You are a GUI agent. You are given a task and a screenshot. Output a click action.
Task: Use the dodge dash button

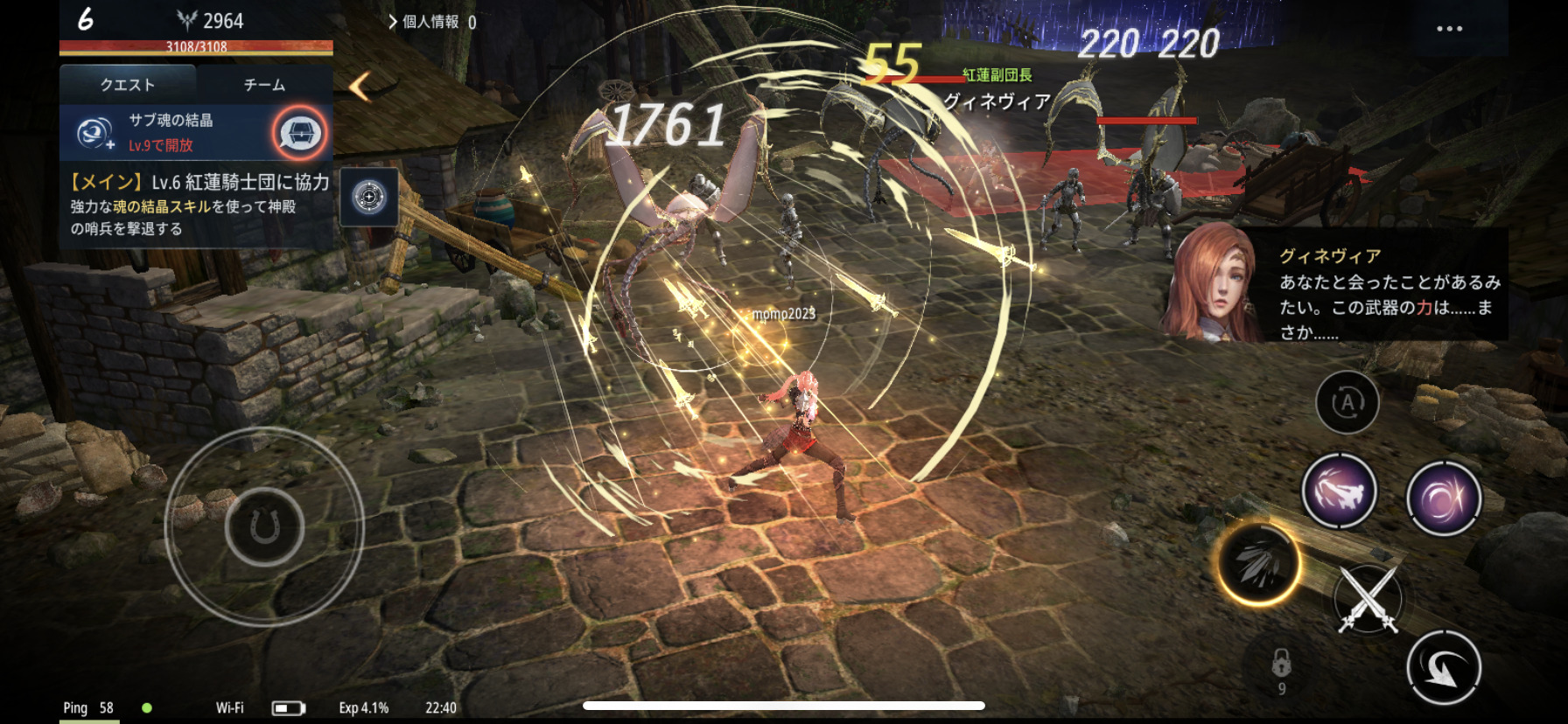click(x=1444, y=669)
